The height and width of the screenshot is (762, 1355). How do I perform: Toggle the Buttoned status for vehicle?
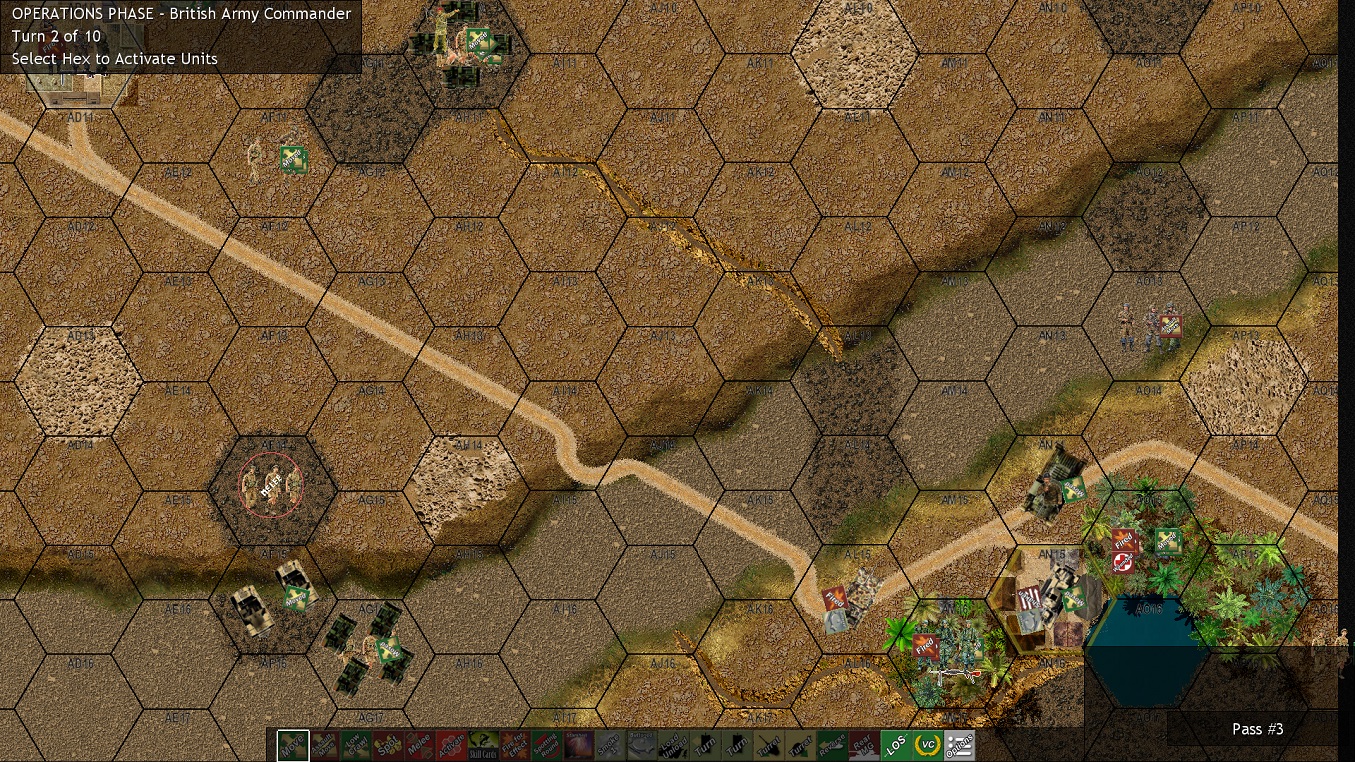point(640,745)
